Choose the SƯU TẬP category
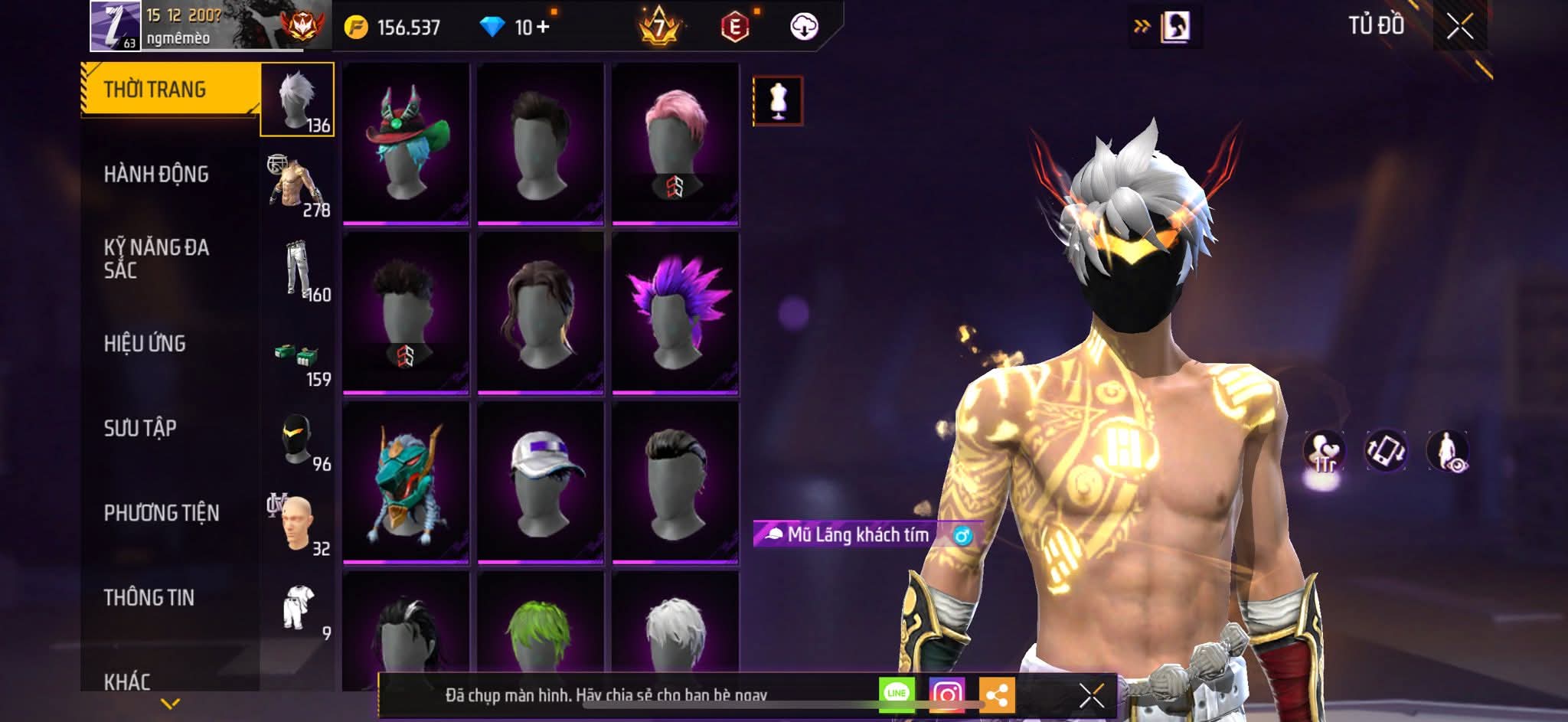The width and height of the screenshot is (1568, 722). pyautogui.click(x=140, y=428)
